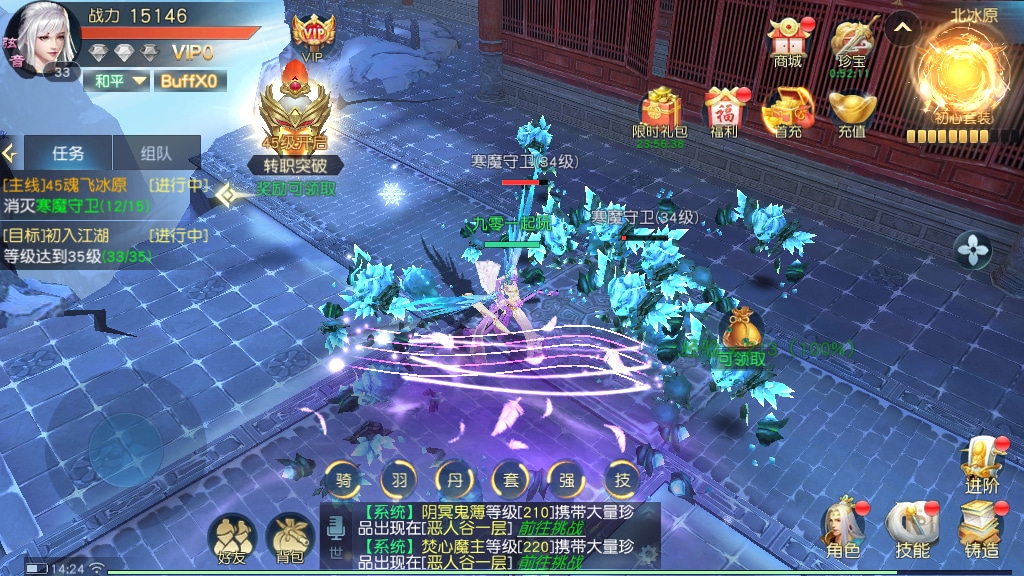
Task: Open the 限时礼包 limited gift pack
Action: pos(659,111)
